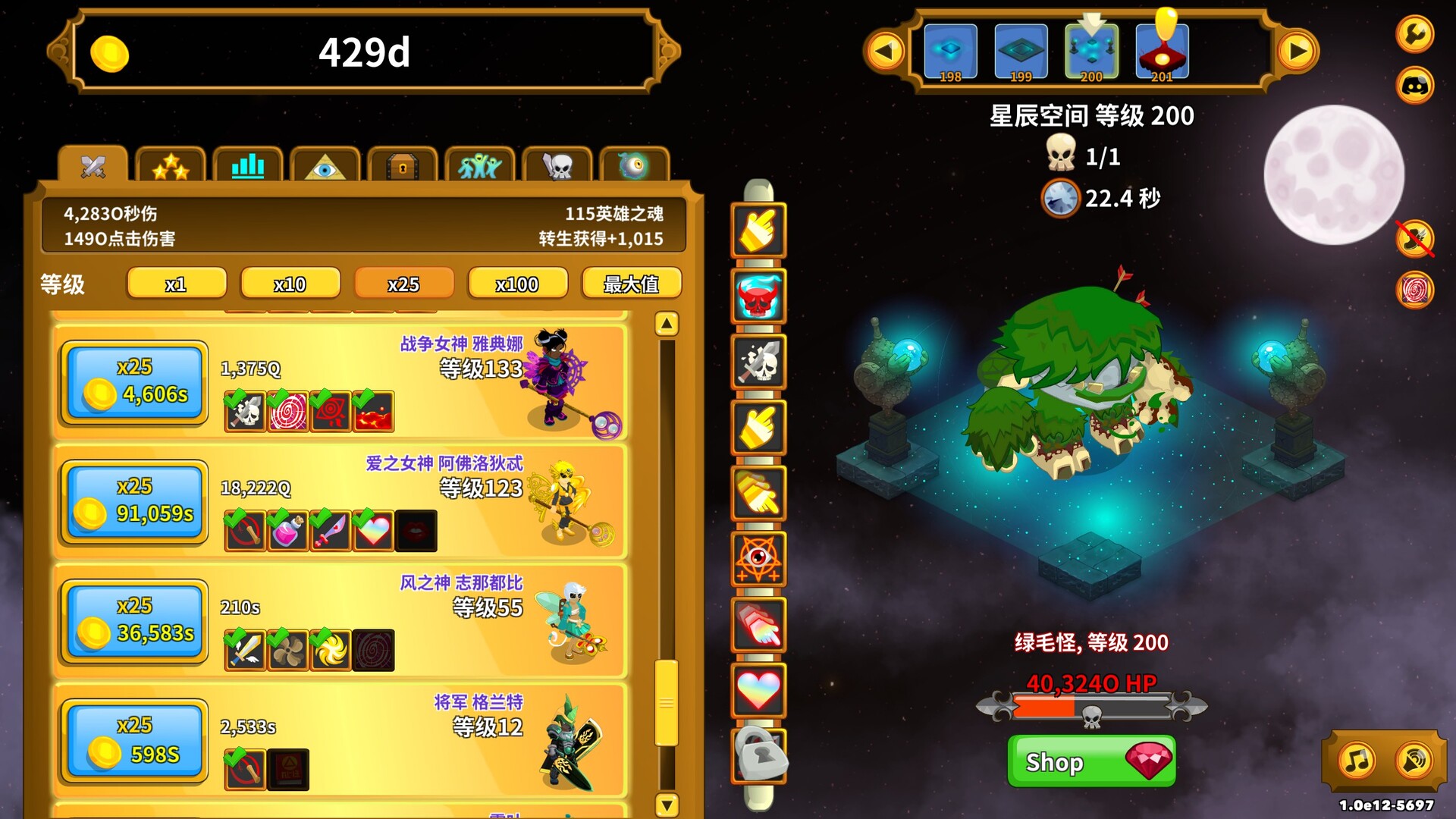This screenshot has width=1456, height=819.
Task: Switch to the bar chart statistics tab
Action: click(x=248, y=166)
